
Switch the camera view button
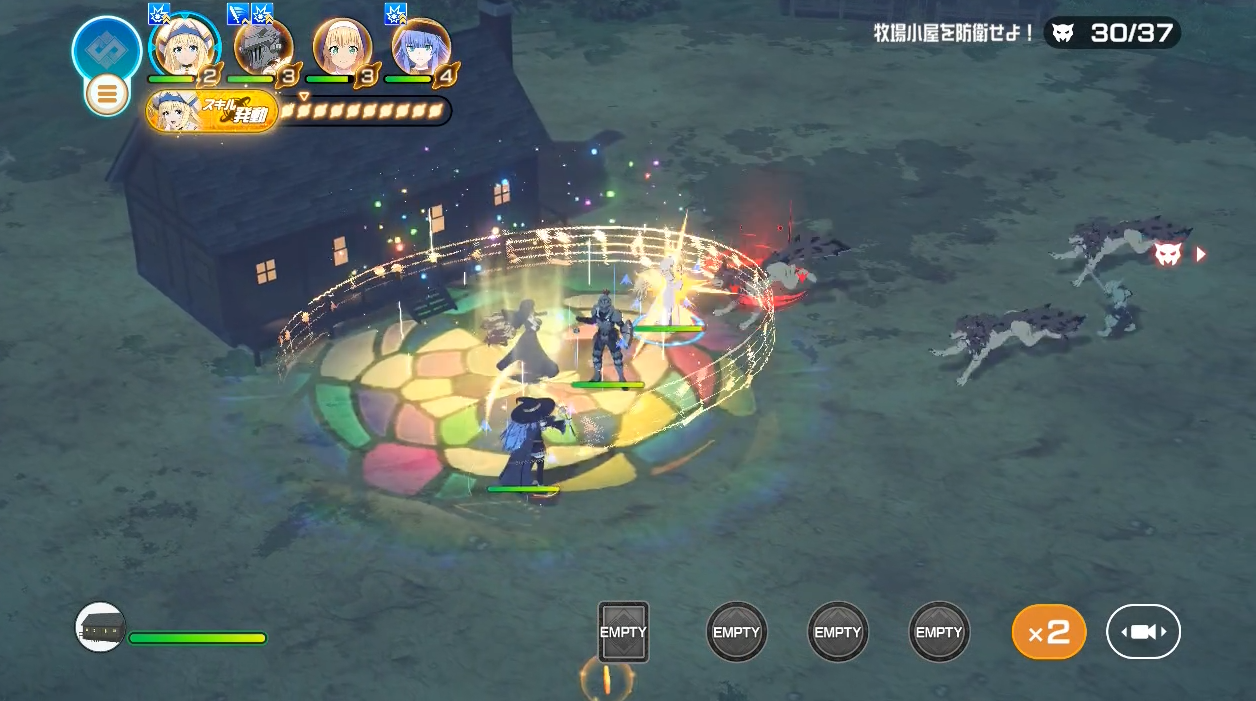(x=1143, y=632)
